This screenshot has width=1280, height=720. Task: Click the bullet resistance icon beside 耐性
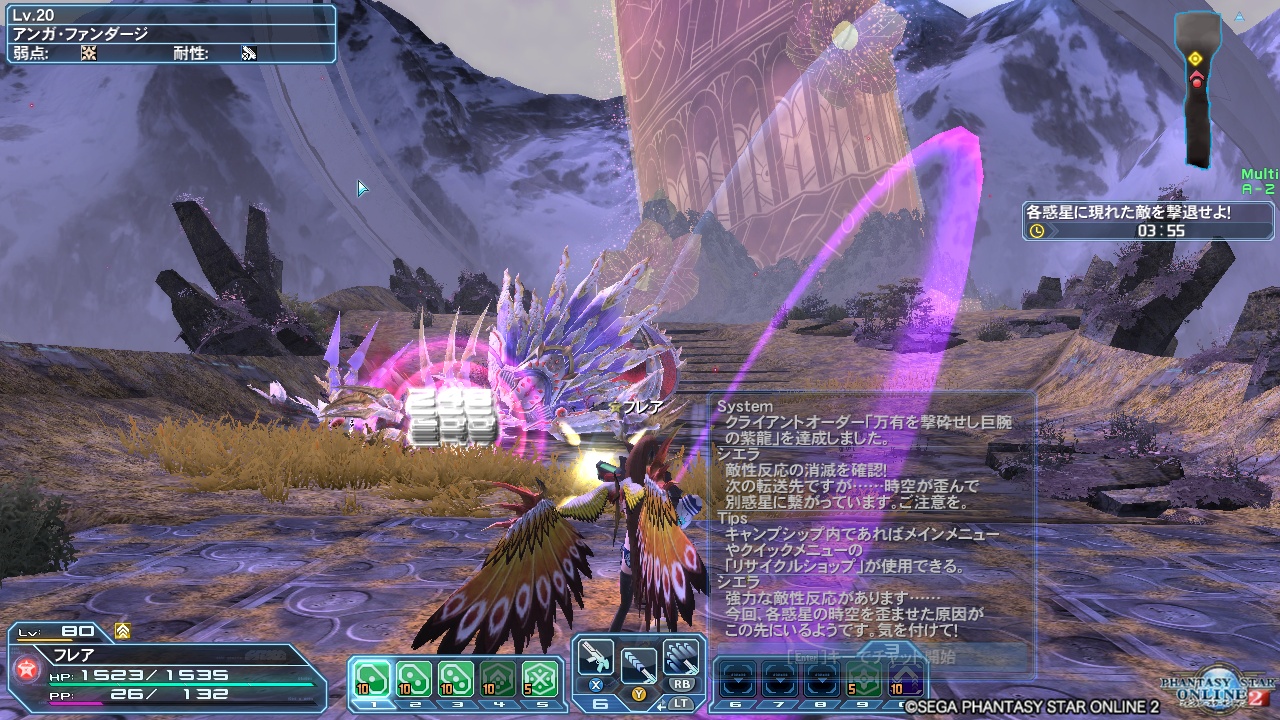coord(248,52)
